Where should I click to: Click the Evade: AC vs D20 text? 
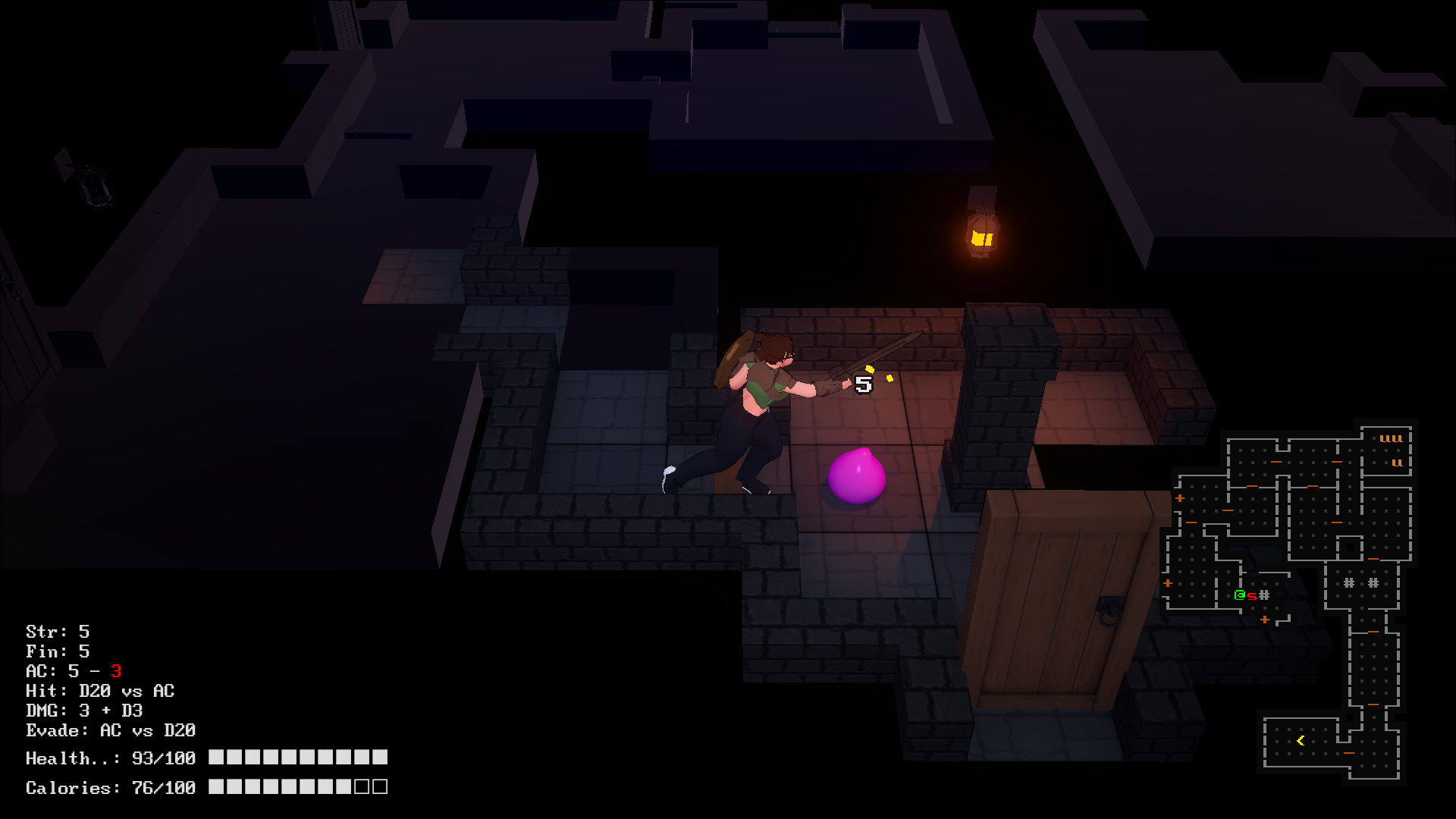110,730
